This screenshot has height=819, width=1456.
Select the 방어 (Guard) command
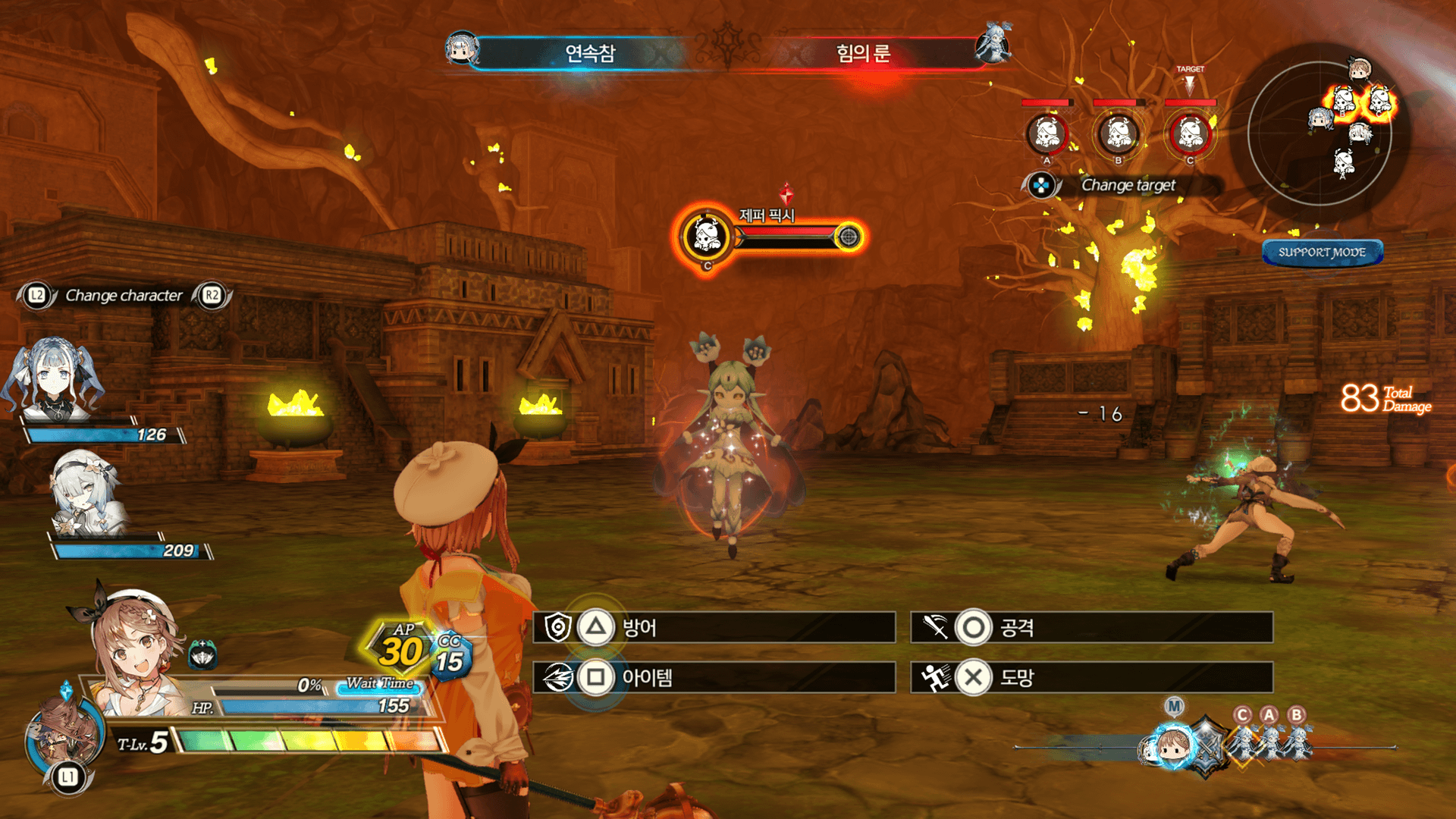coord(713,628)
